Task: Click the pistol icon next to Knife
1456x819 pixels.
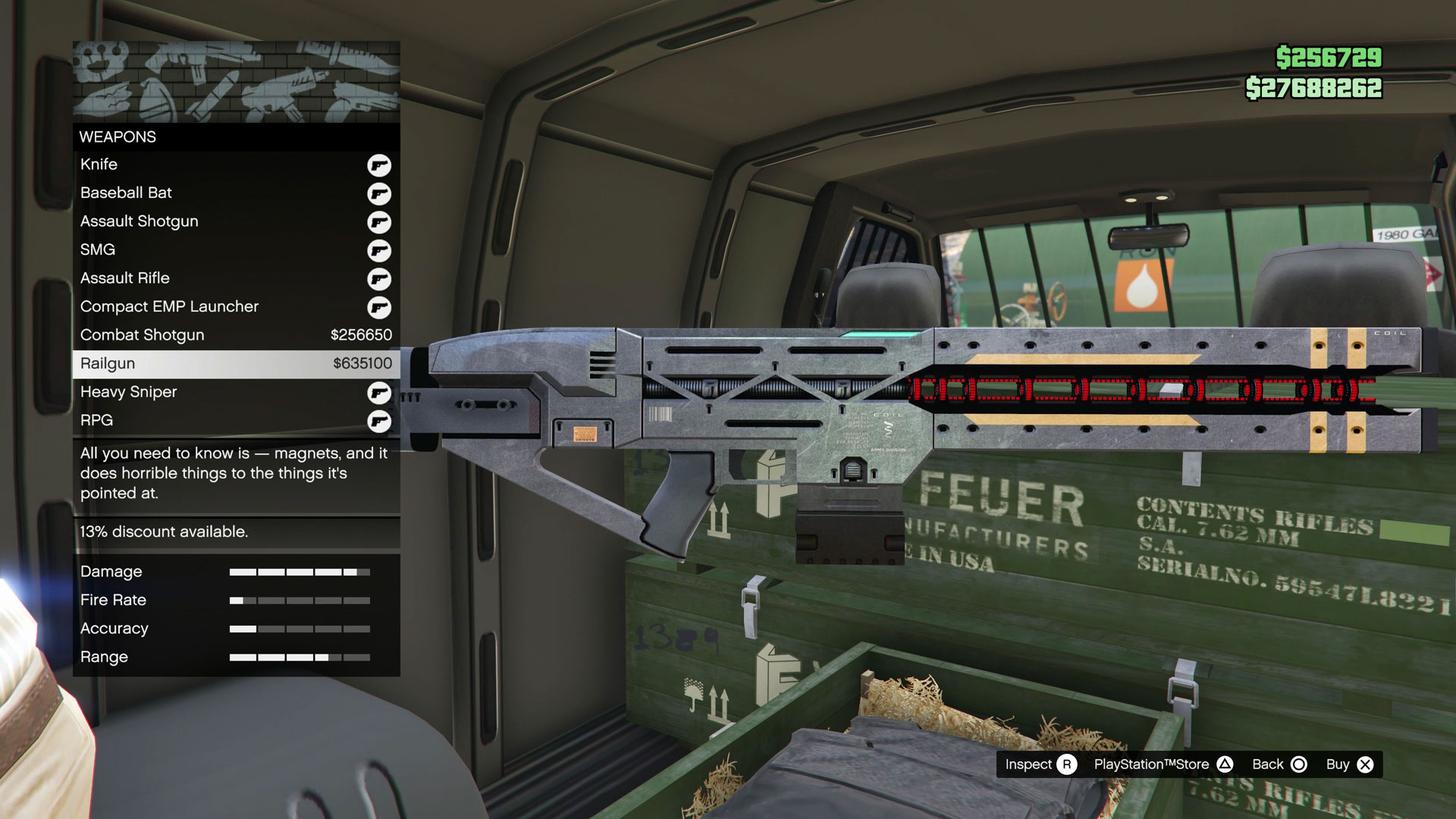Action: tap(379, 164)
